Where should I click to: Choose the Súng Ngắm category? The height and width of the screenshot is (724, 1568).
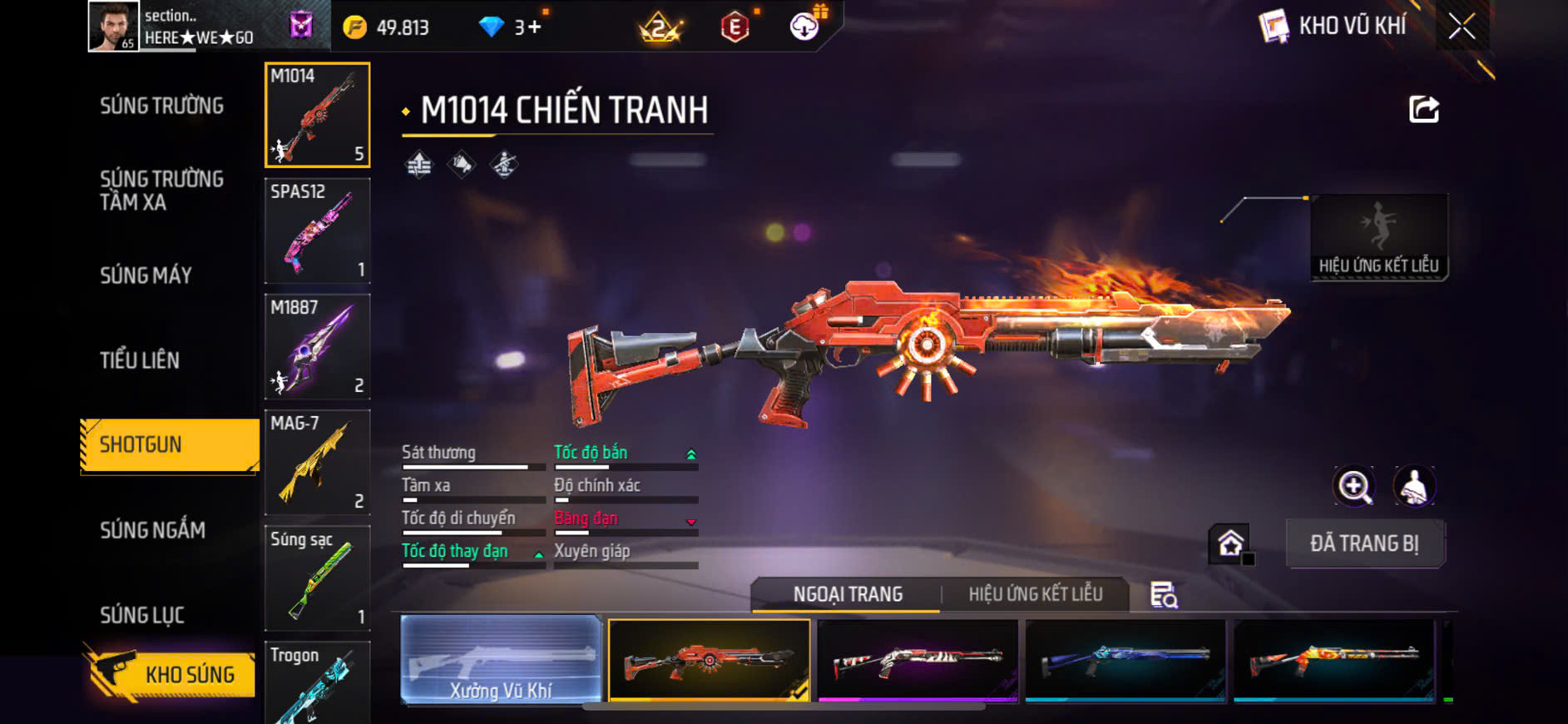click(x=152, y=530)
